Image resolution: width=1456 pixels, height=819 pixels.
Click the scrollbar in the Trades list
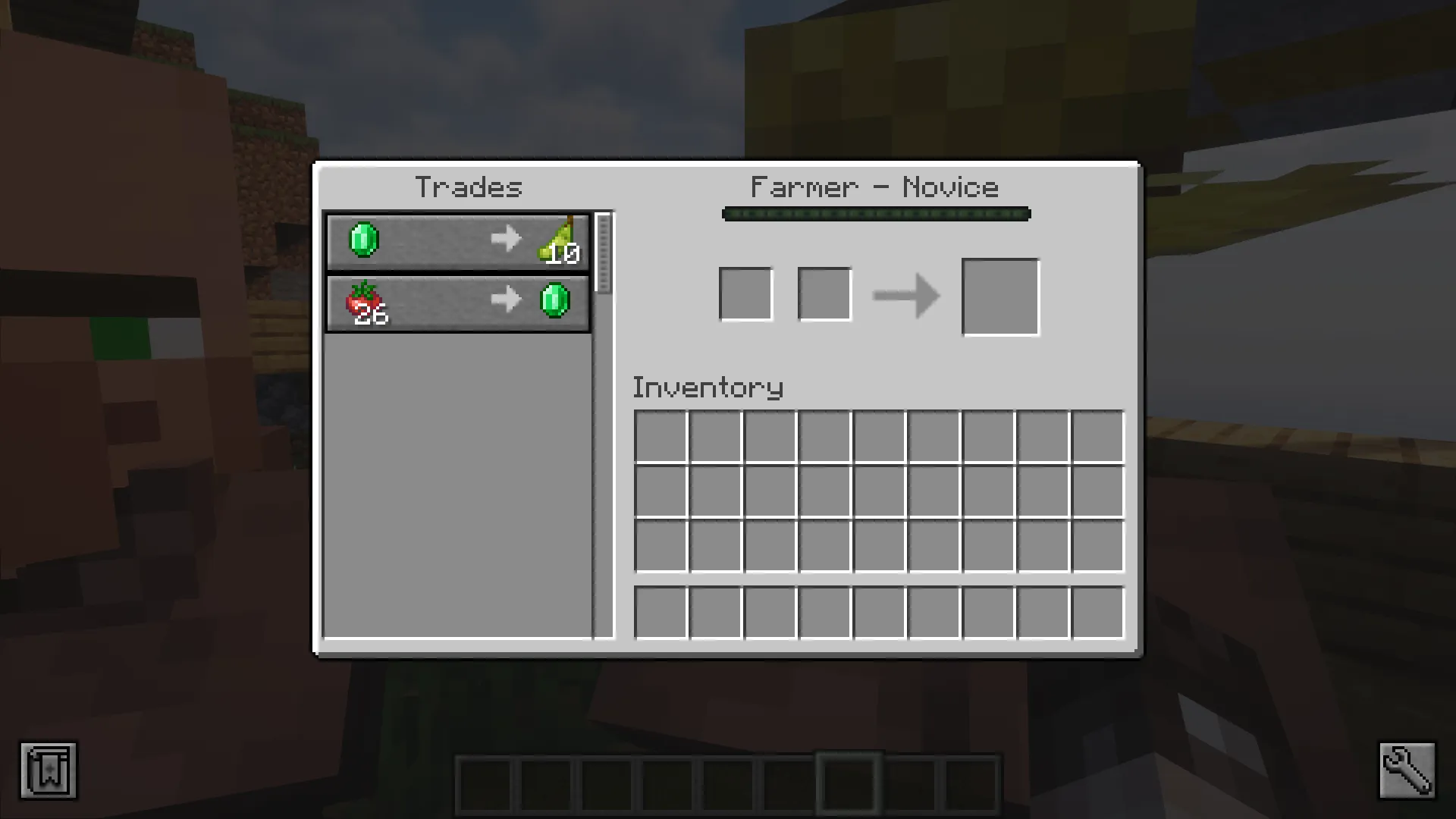603,250
